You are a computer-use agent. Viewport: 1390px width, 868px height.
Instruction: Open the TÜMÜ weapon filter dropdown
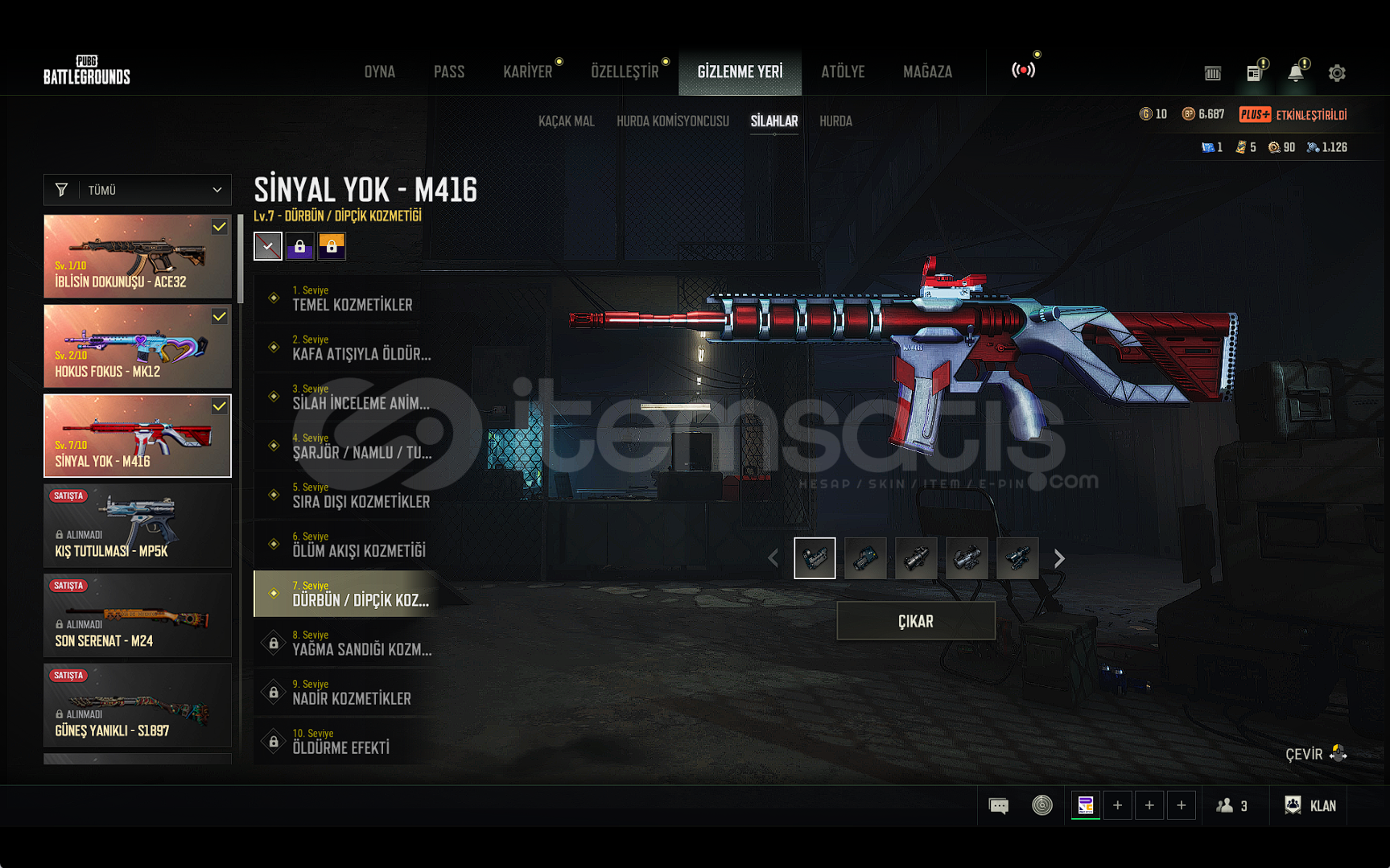coord(138,190)
